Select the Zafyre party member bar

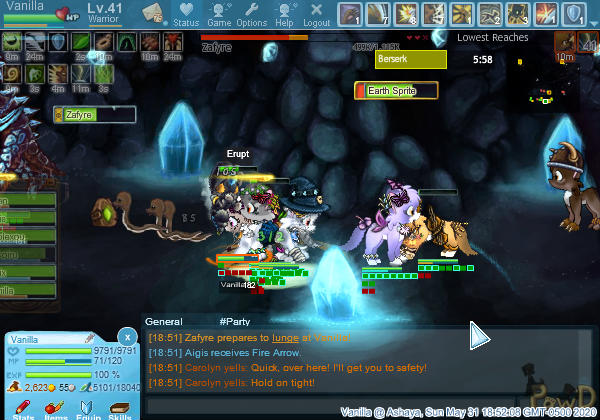[x=95, y=115]
